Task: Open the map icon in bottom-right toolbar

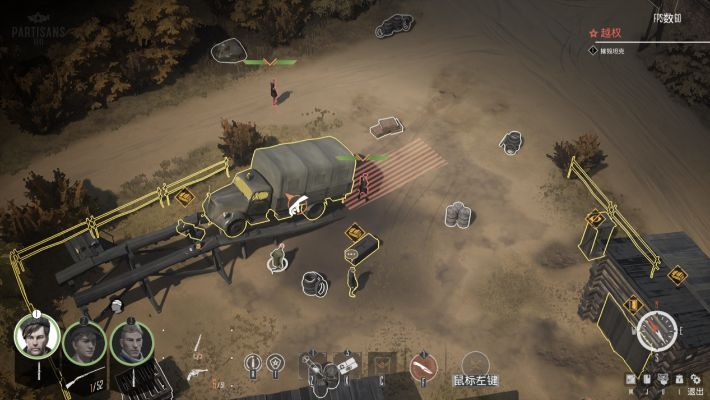Action: [x=631, y=379]
